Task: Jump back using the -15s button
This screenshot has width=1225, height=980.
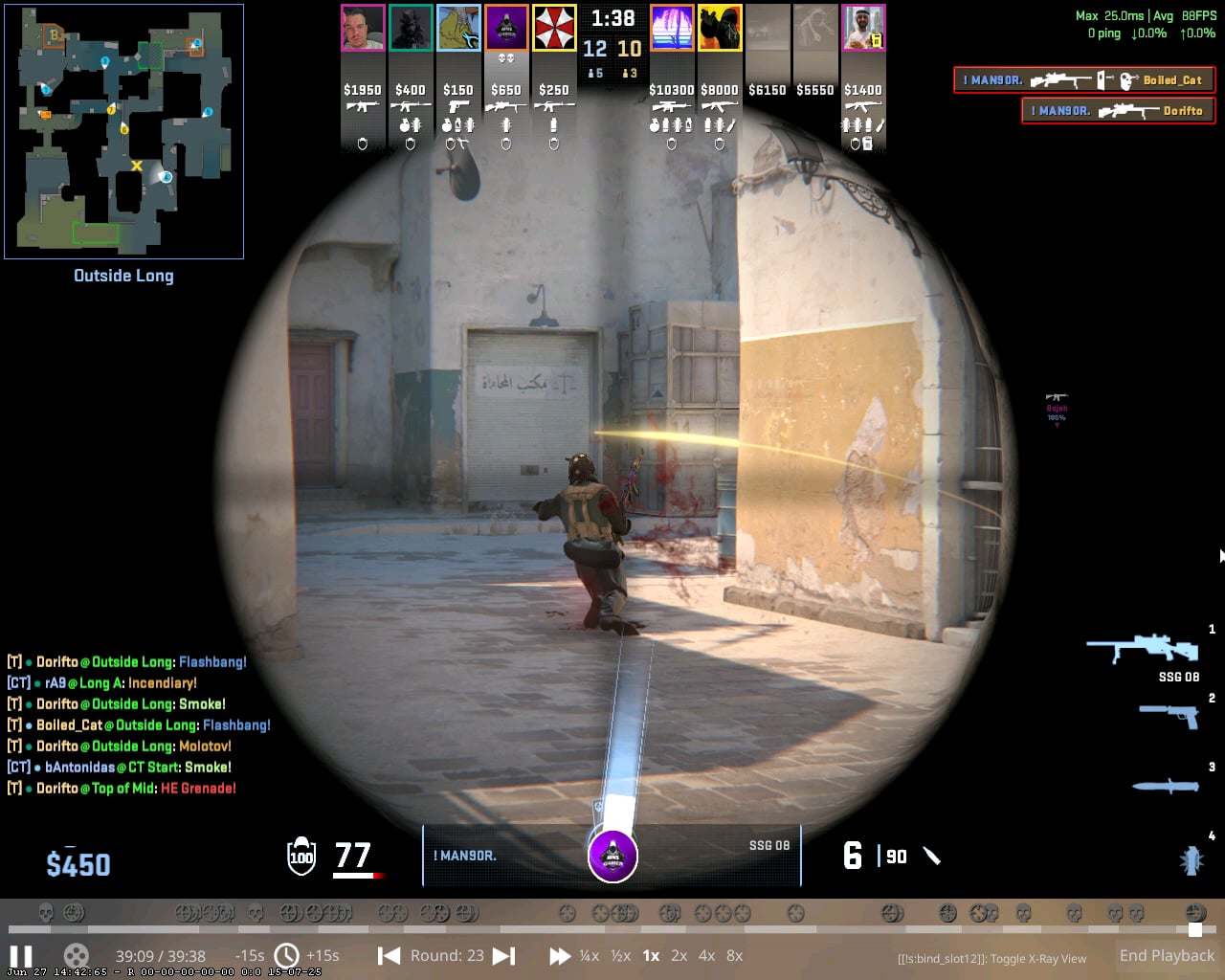Action: point(249,955)
